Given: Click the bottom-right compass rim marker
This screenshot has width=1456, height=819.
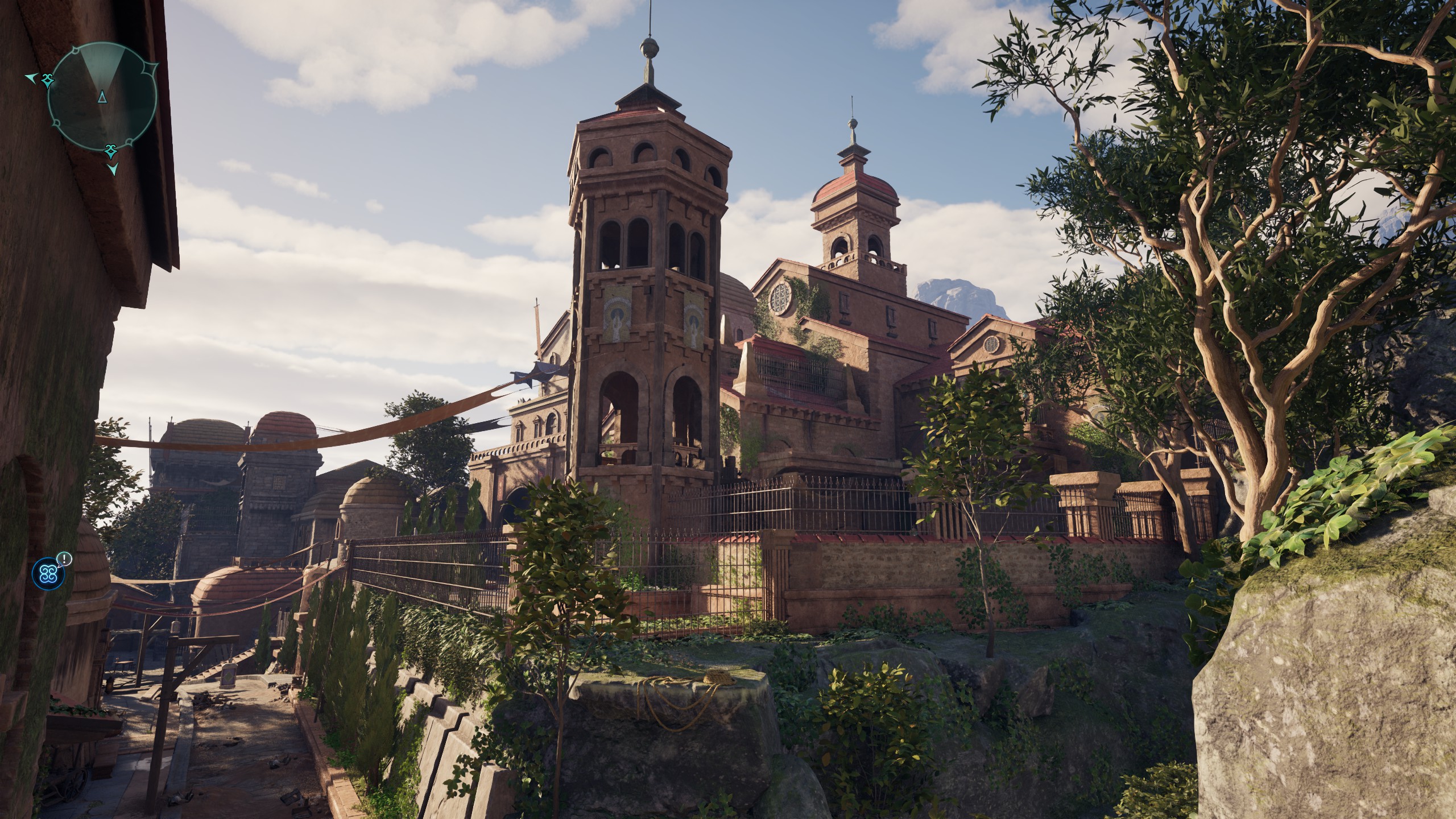Looking at the screenshot, I should (x=129, y=141).
